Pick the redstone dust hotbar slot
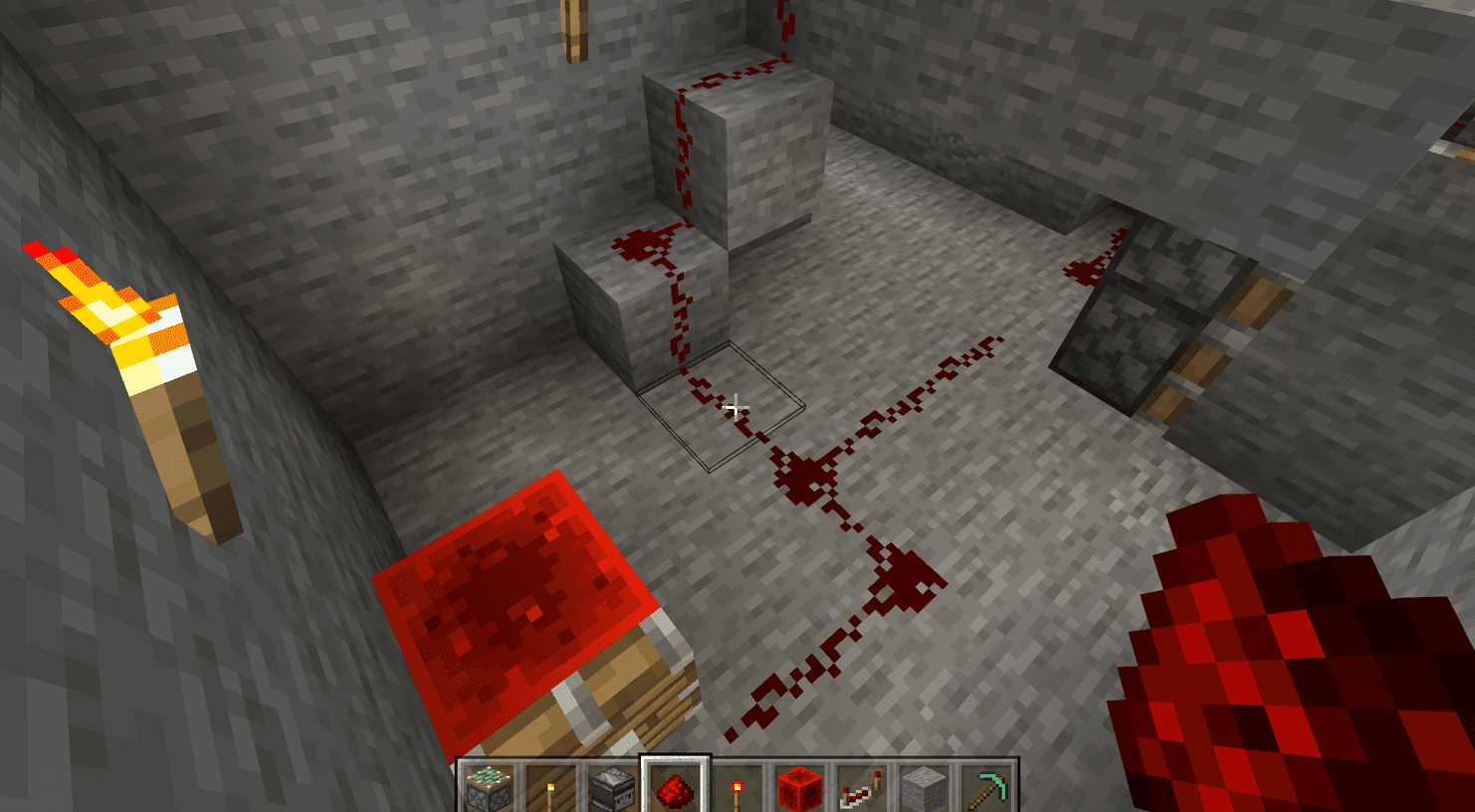The width and height of the screenshot is (1475, 812). tap(675, 788)
